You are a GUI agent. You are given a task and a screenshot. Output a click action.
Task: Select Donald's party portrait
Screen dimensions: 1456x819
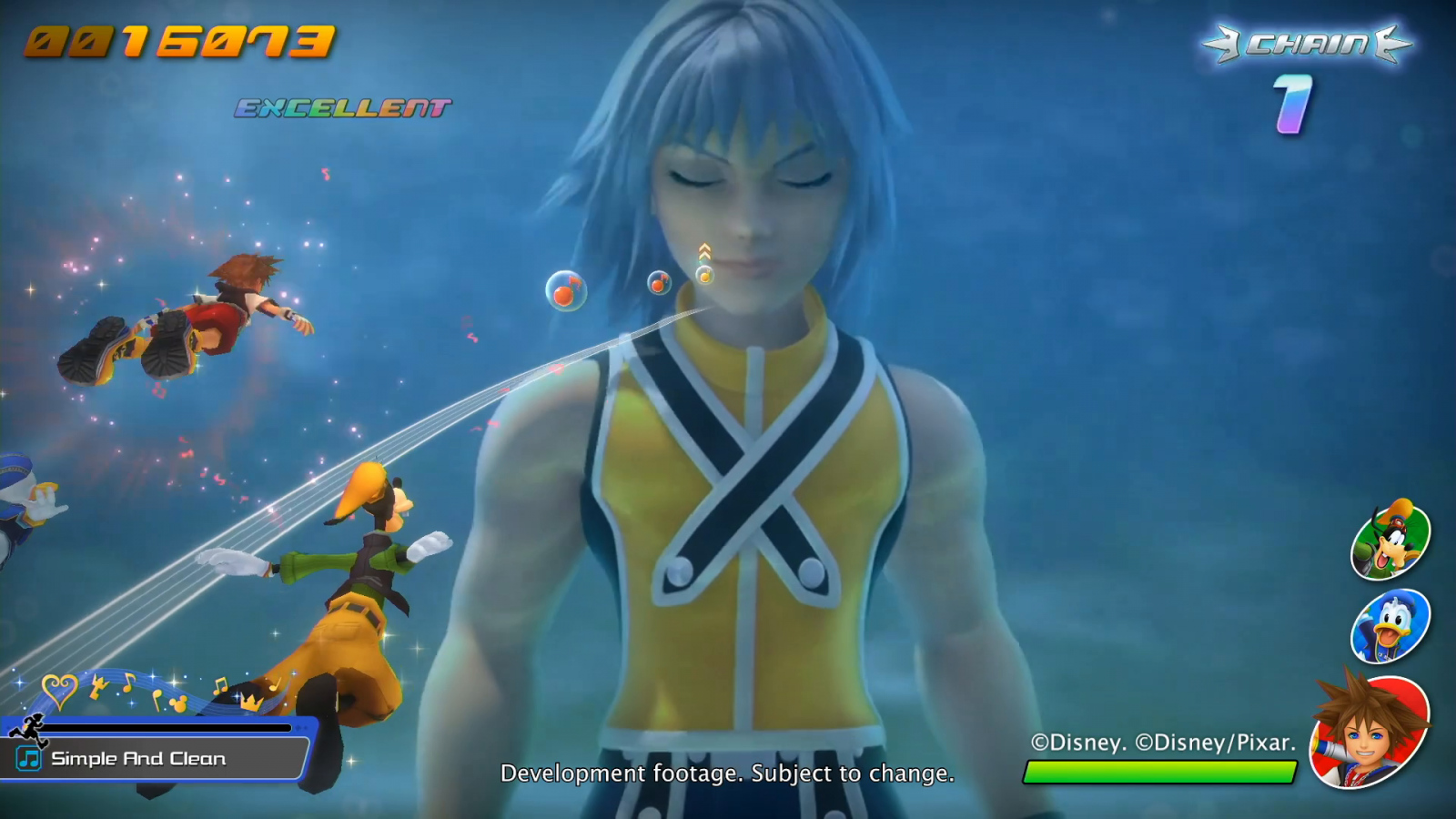coord(1390,627)
